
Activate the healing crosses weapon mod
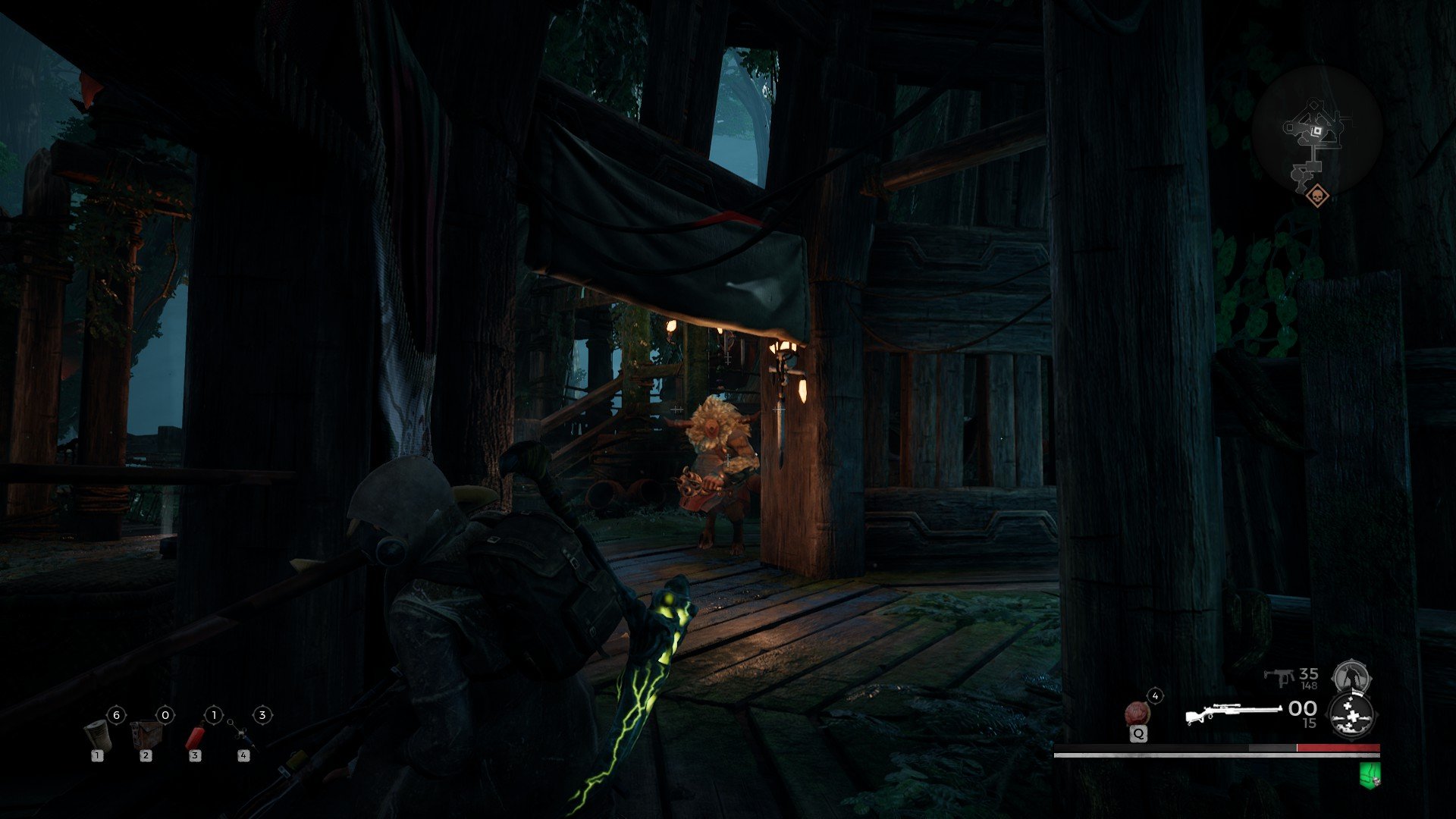click(x=1352, y=715)
